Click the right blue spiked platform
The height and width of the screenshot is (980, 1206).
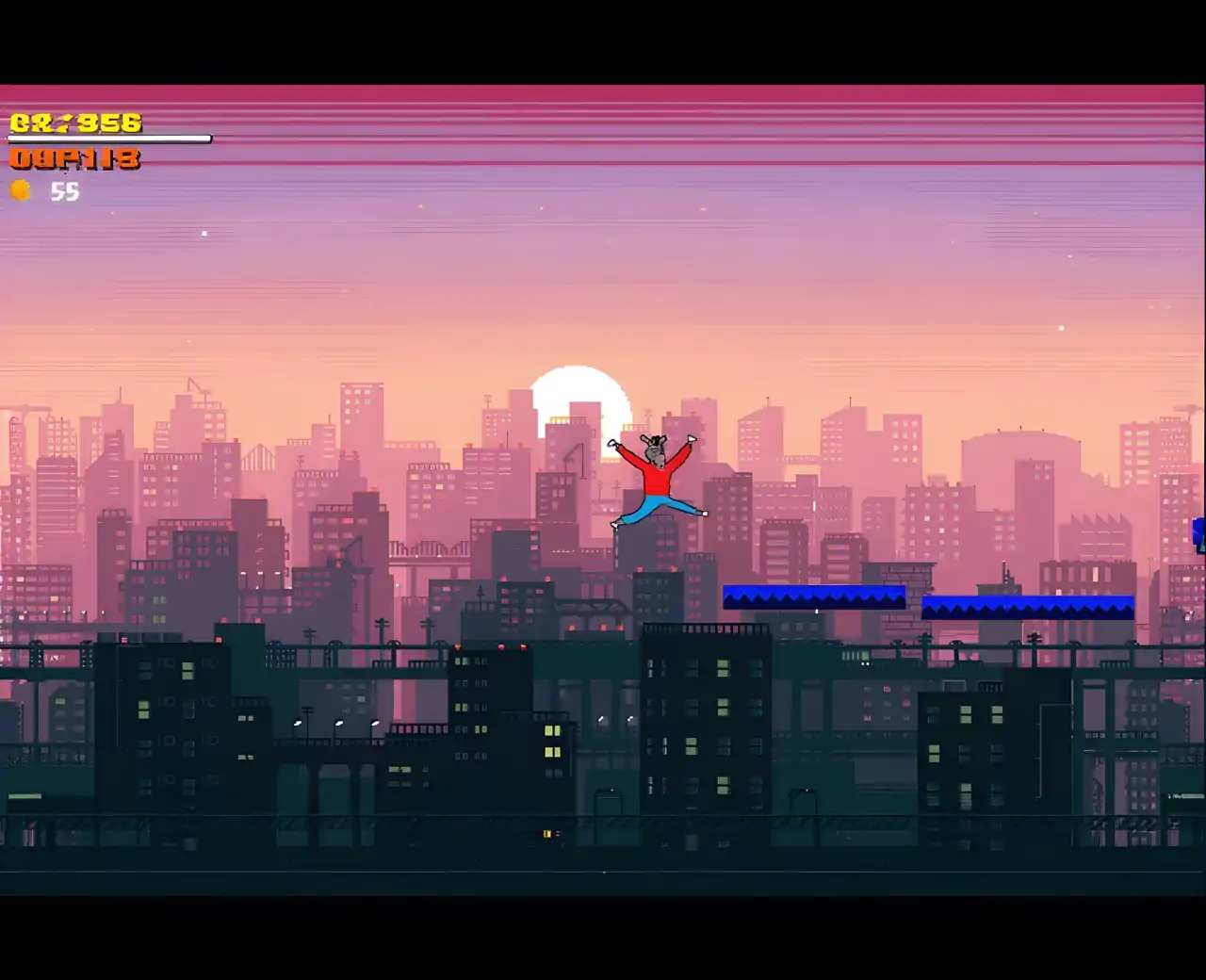pos(1028,605)
